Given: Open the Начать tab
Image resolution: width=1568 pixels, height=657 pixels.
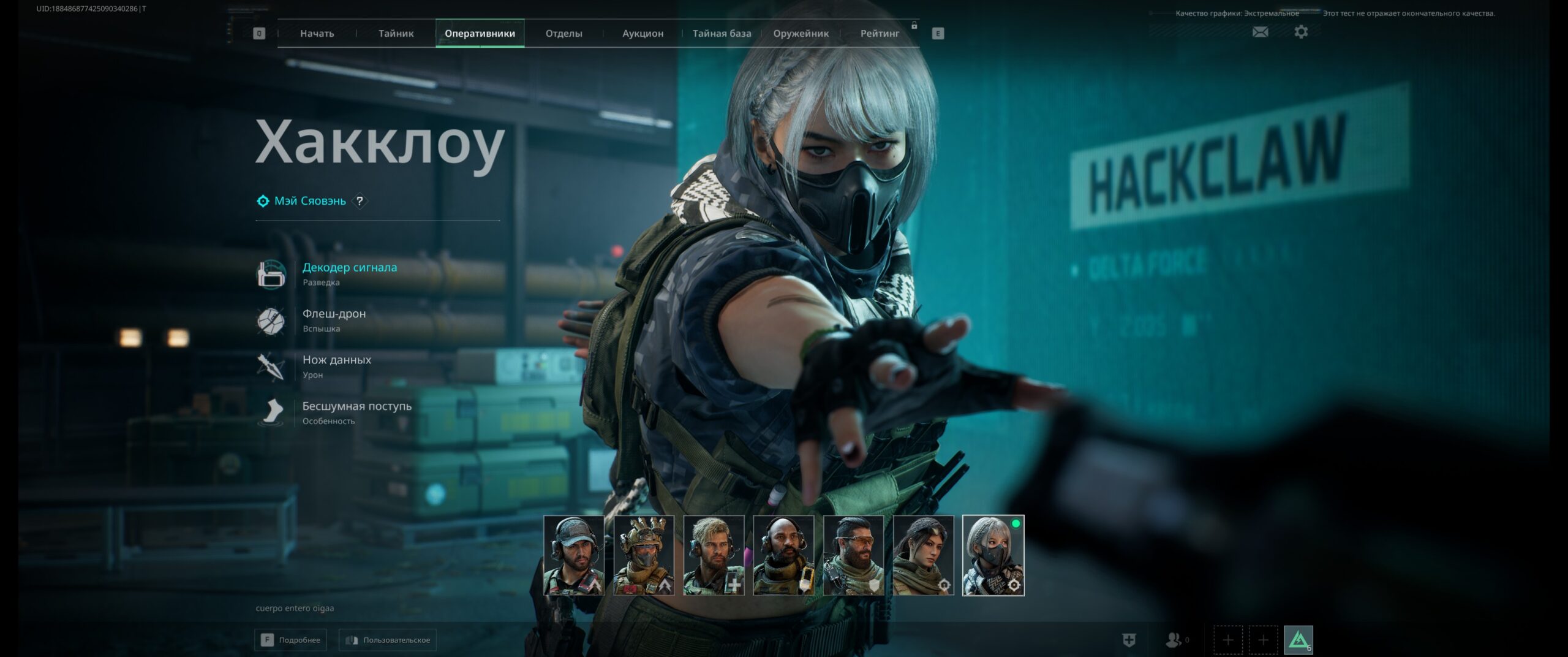Looking at the screenshot, I should tap(317, 34).
